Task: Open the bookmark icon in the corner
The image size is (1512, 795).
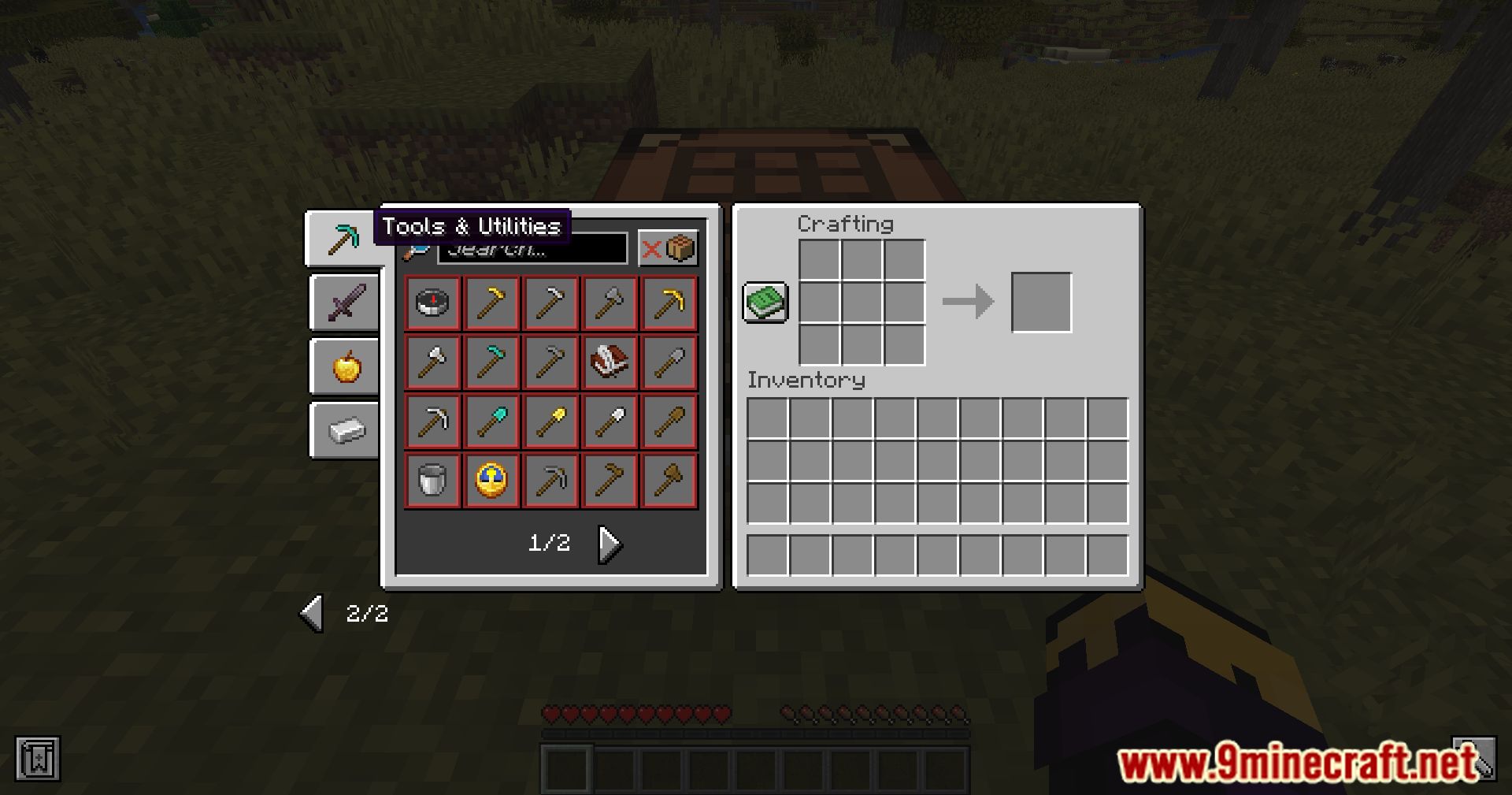Action: point(37,760)
